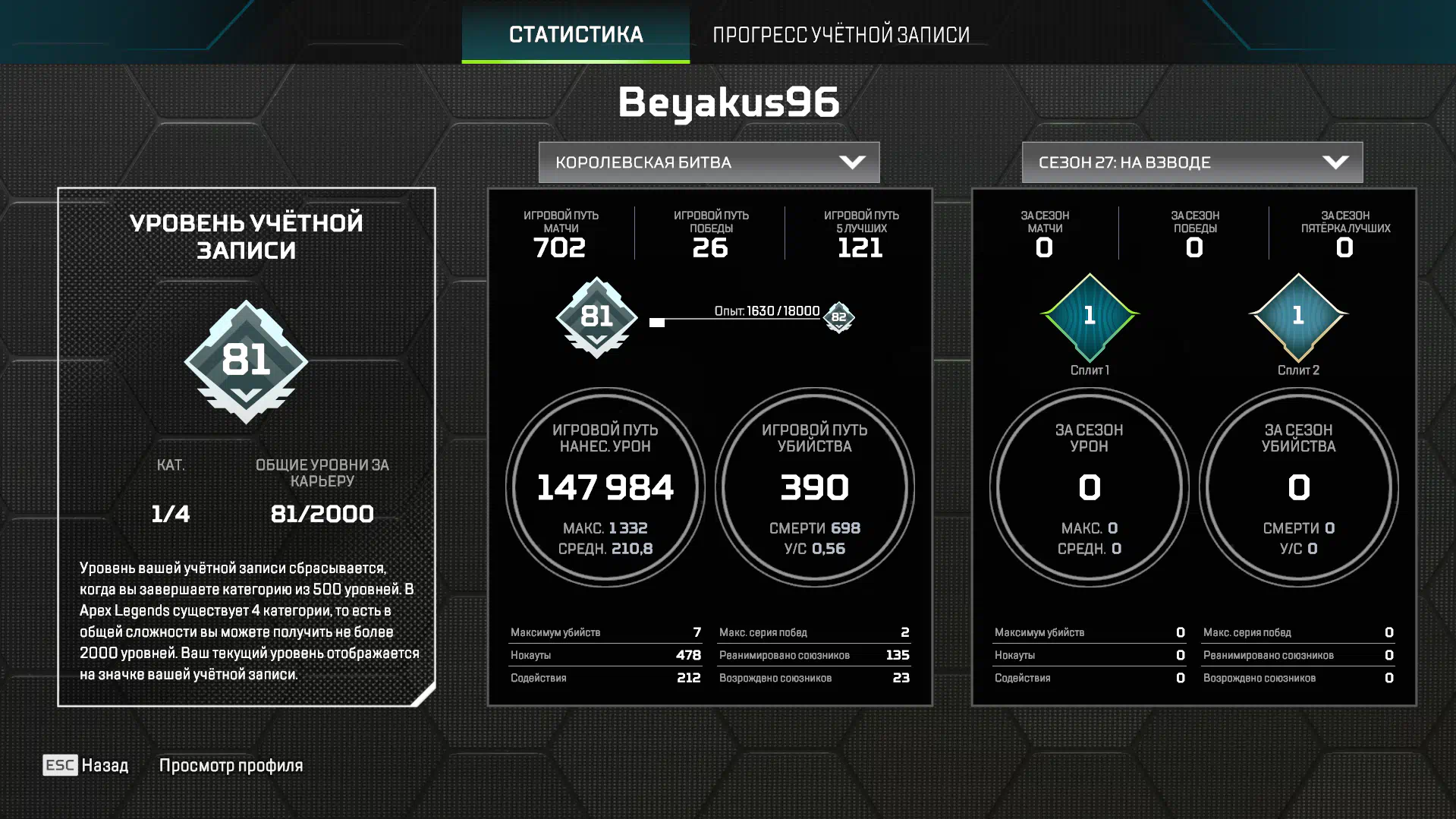Select the Сплит 1 rank badge

tap(1090, 317)
